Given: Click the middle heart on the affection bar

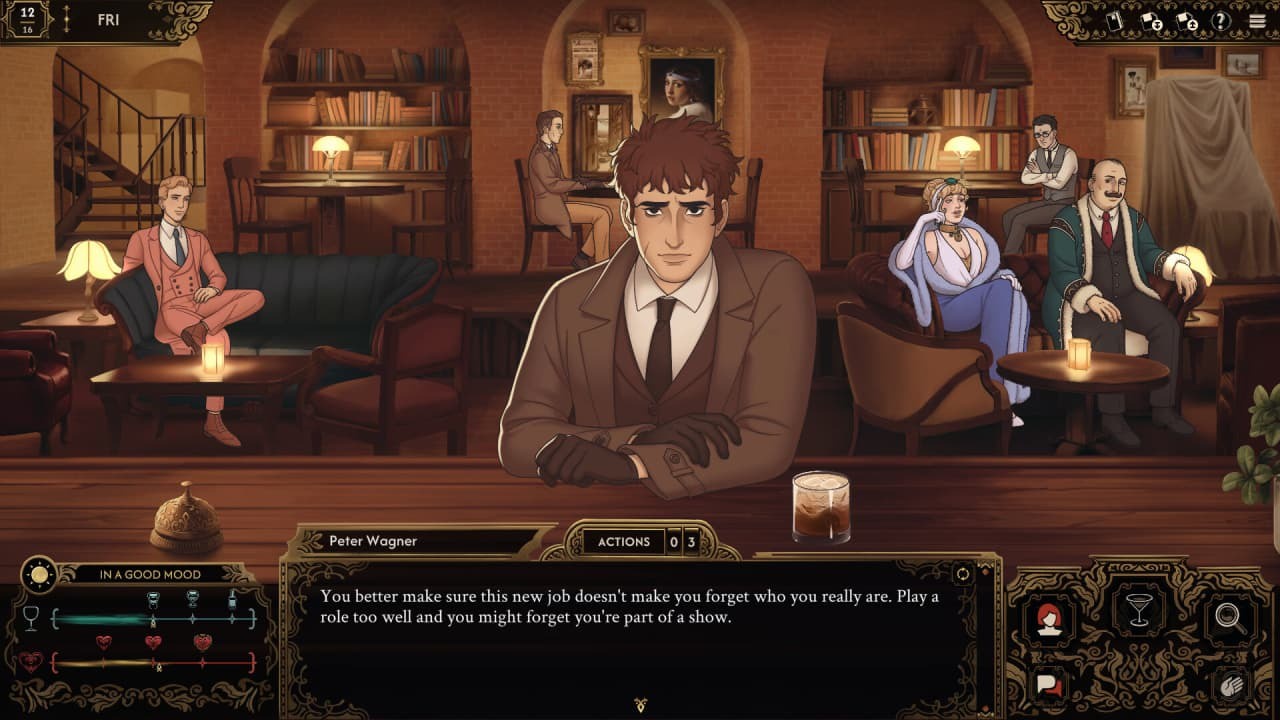Looking at the screenshot, I should point(153,642).
